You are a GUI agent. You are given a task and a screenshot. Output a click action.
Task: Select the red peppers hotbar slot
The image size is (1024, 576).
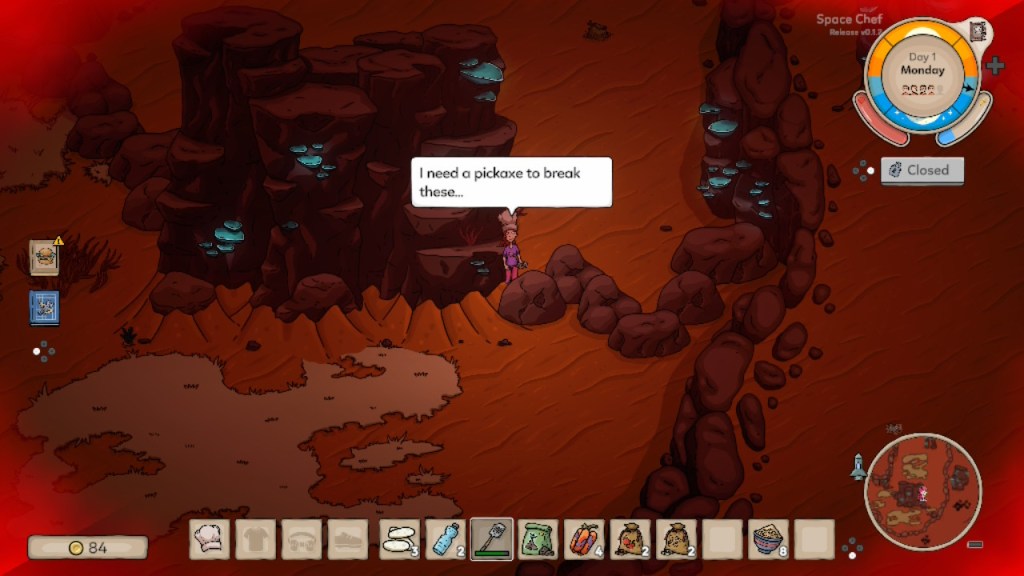pyautogui.click(x=585, y=539)
